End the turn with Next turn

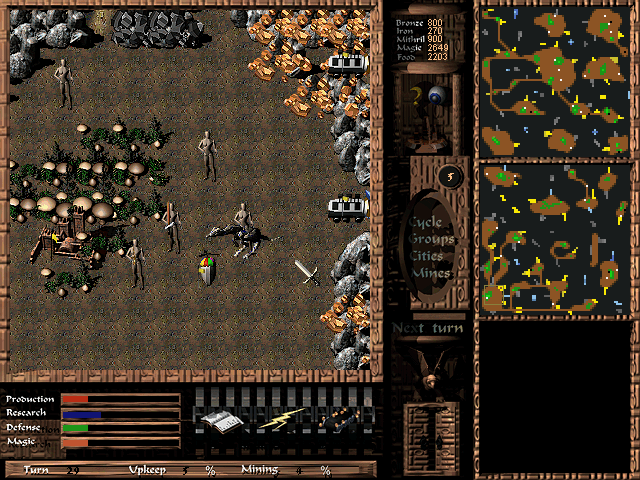pos(428,329)
